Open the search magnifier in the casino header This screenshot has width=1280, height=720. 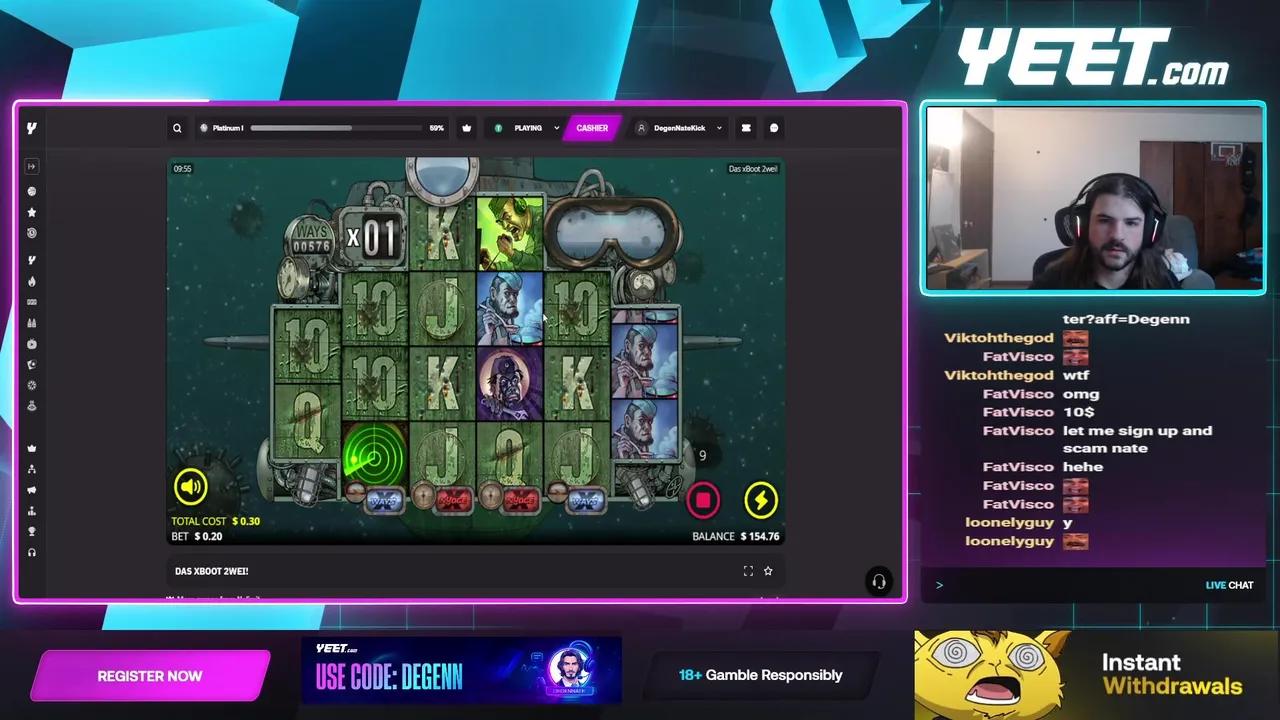[x=177, y=127]
